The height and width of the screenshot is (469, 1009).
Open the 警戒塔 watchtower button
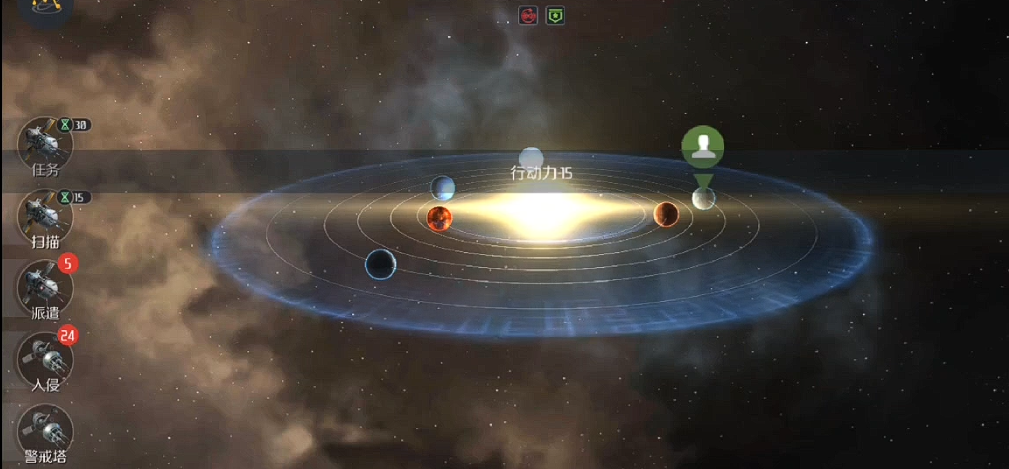pyautogui.click(x=45, y=431)
